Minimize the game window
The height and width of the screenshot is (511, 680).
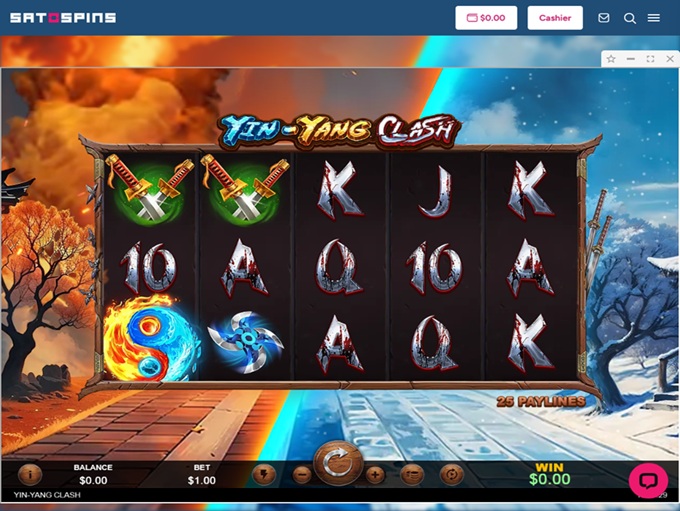click(x=631, y=59)
